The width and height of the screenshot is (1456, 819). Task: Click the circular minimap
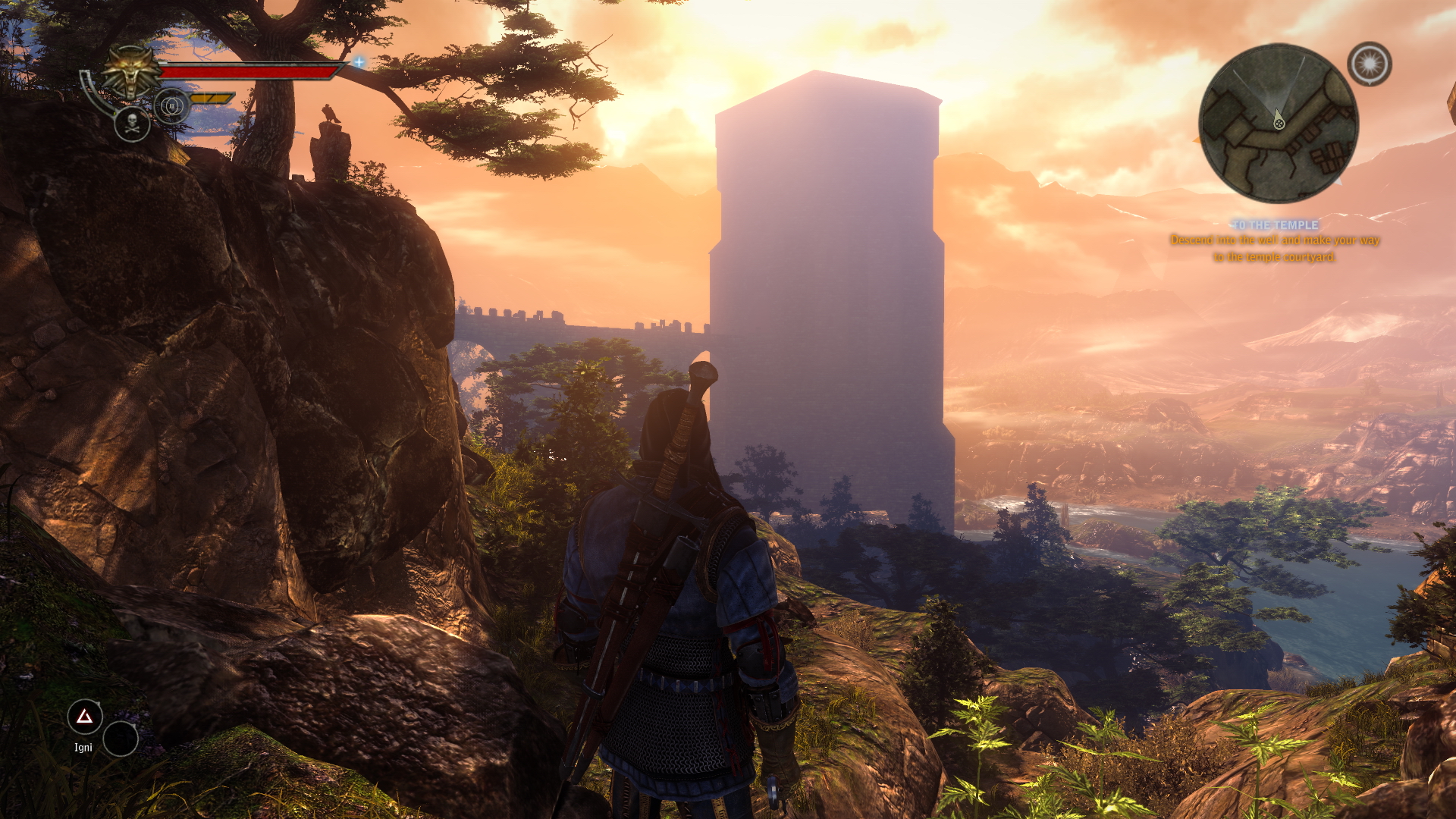coord(1279,124)
